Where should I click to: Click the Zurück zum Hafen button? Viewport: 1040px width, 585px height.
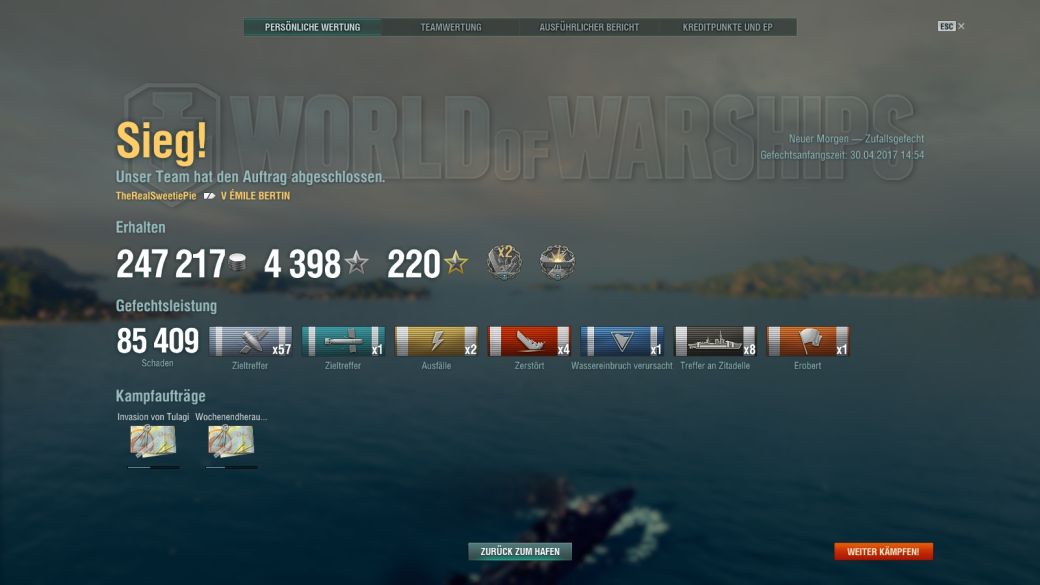(x=520, y=551)
